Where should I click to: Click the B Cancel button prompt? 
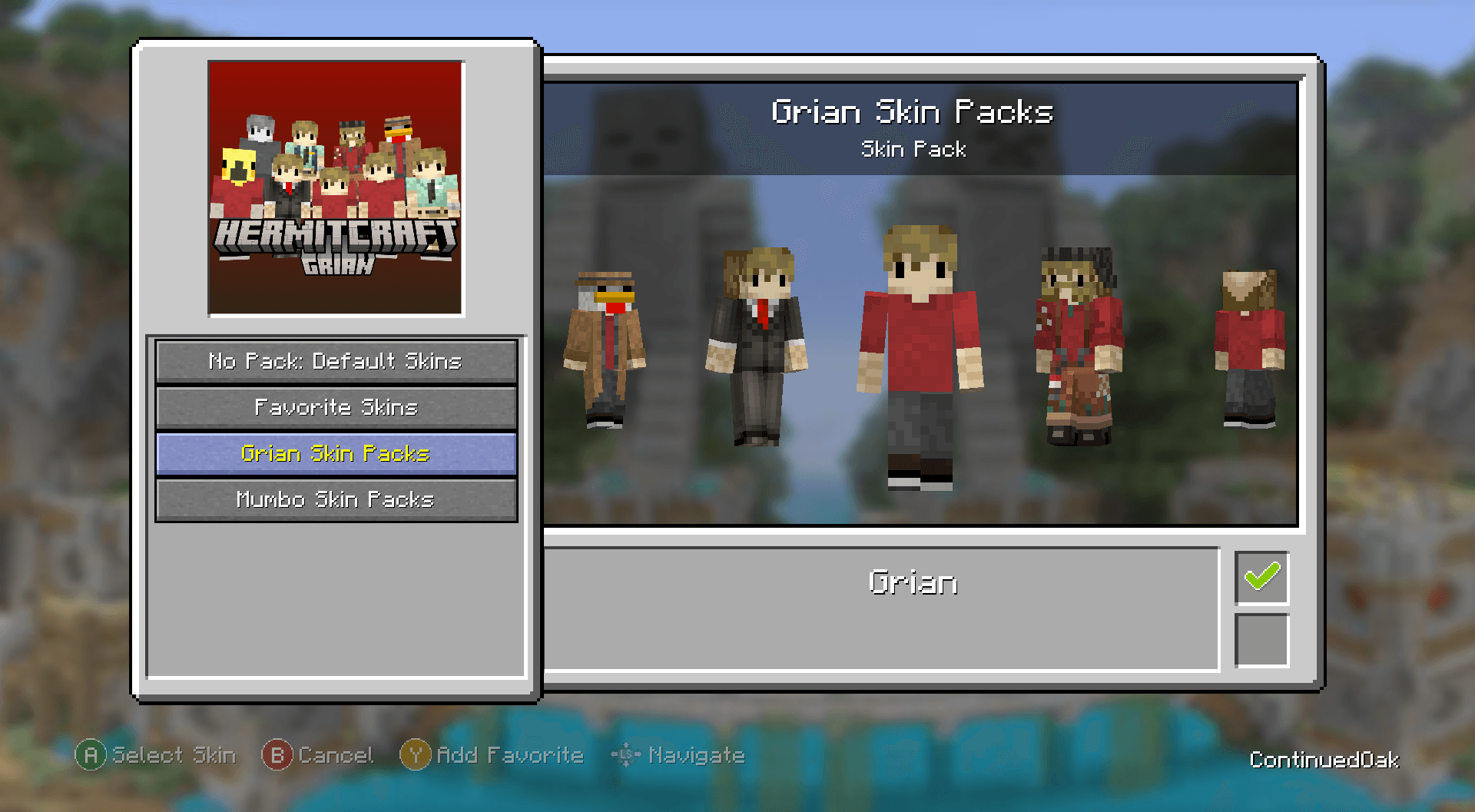click(x=320, y=755)
